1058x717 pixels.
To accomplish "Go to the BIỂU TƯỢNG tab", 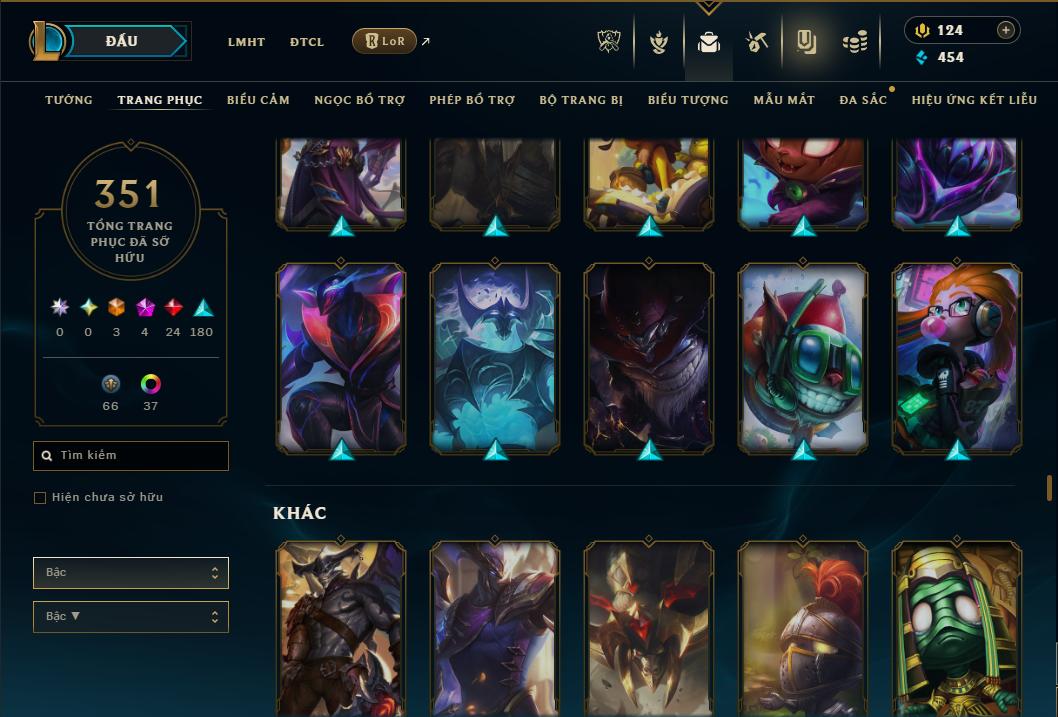I will (x=688, y=100).
